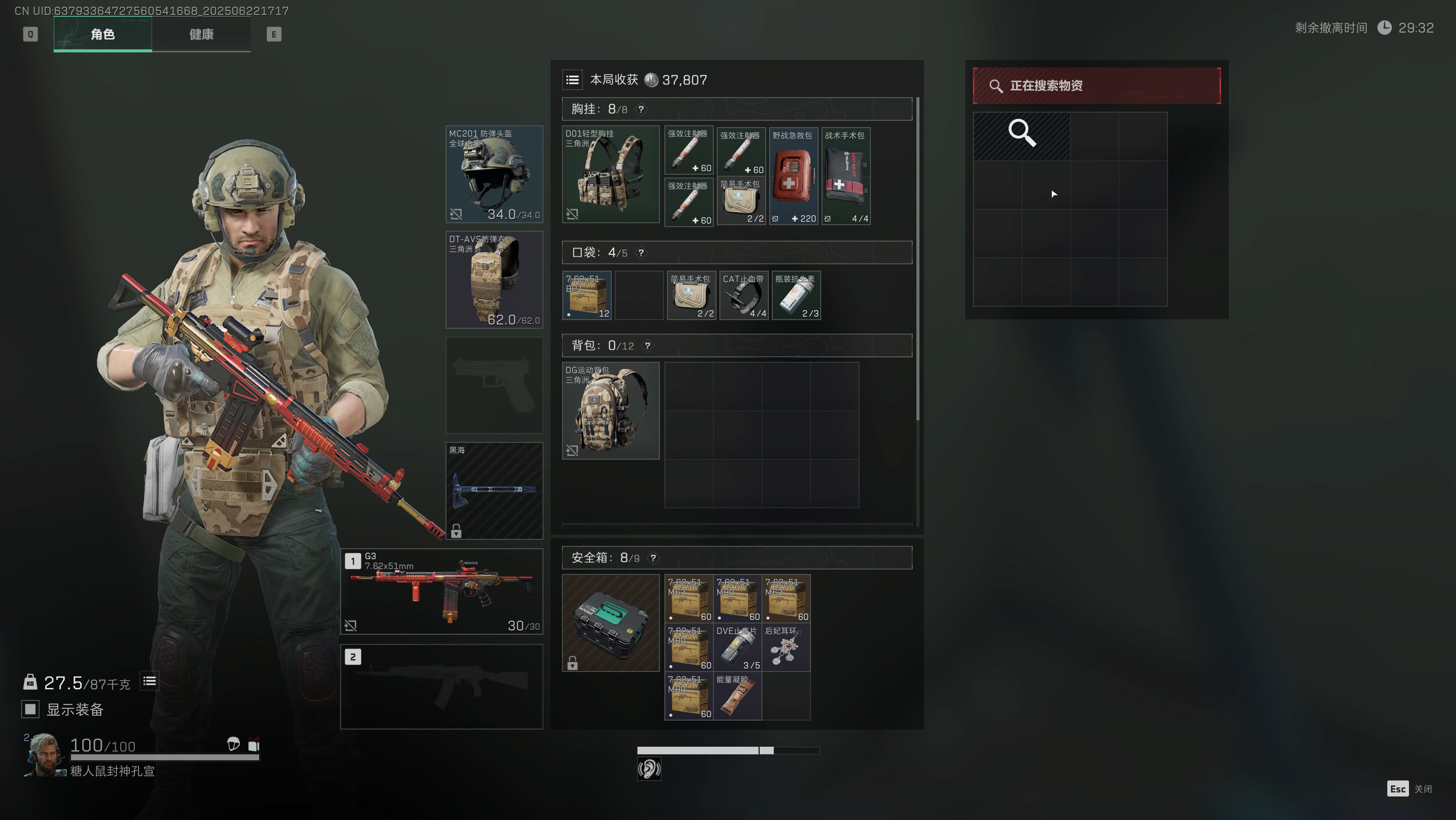Choose the G3 rifle weapon slot
Screen dimensions: 1456x820
click(441, 591)
